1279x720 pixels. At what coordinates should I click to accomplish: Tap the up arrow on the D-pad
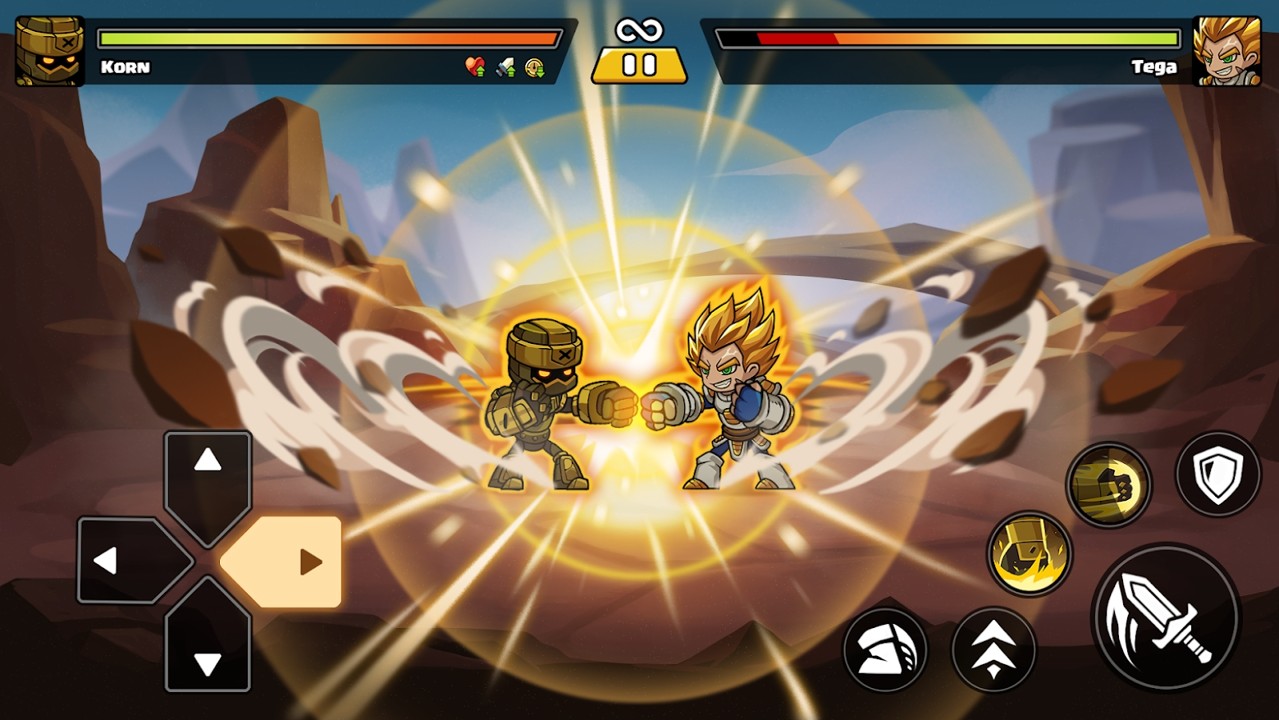click(207, 470)
